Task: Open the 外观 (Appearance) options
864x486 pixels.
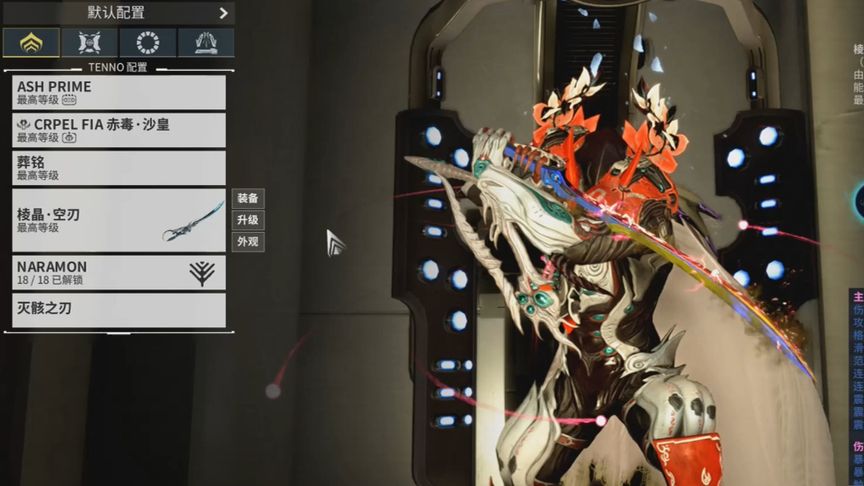Action: click(x=248, y=242)
